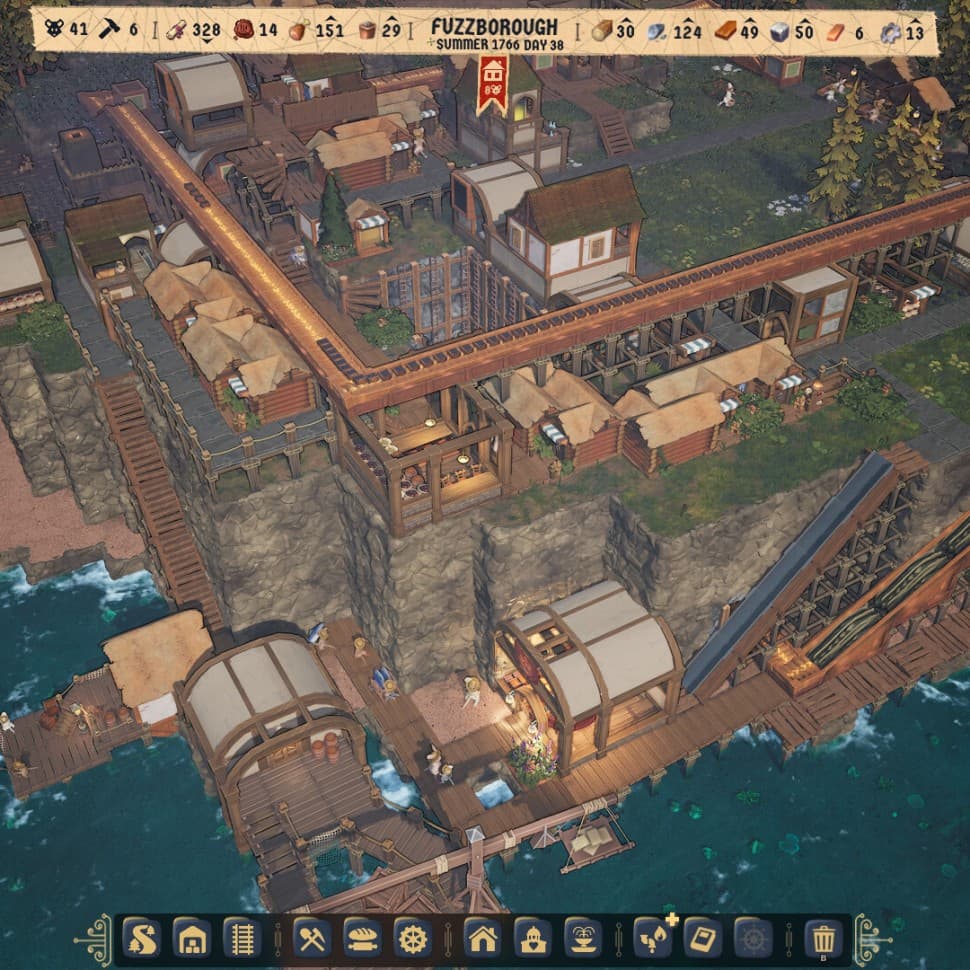The width and height of the screenshot is (970, 970).
Task: Open the paths and landscaping tool group
Action: (x=142, y=939)
